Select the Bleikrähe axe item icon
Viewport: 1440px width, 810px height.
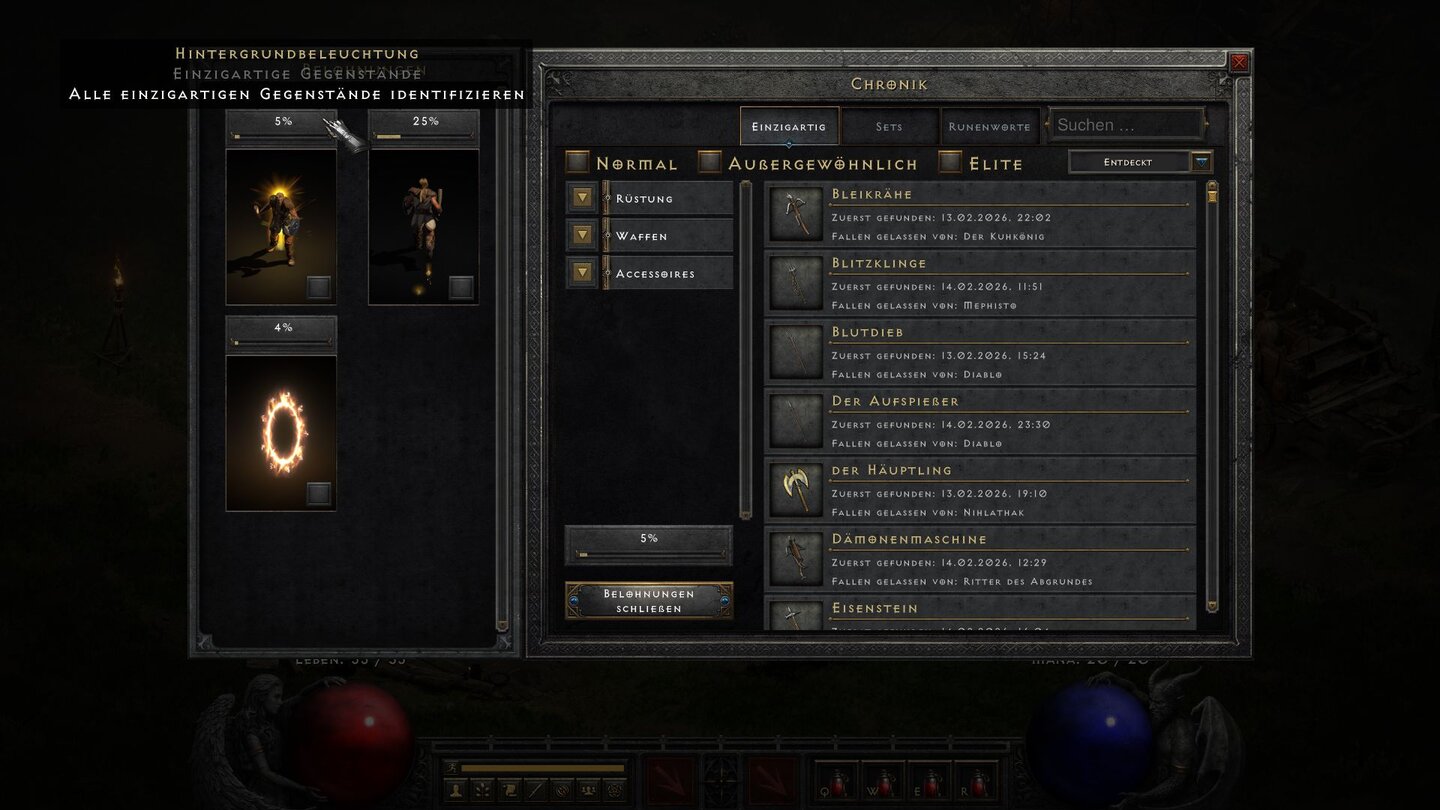tap(795, 213)
